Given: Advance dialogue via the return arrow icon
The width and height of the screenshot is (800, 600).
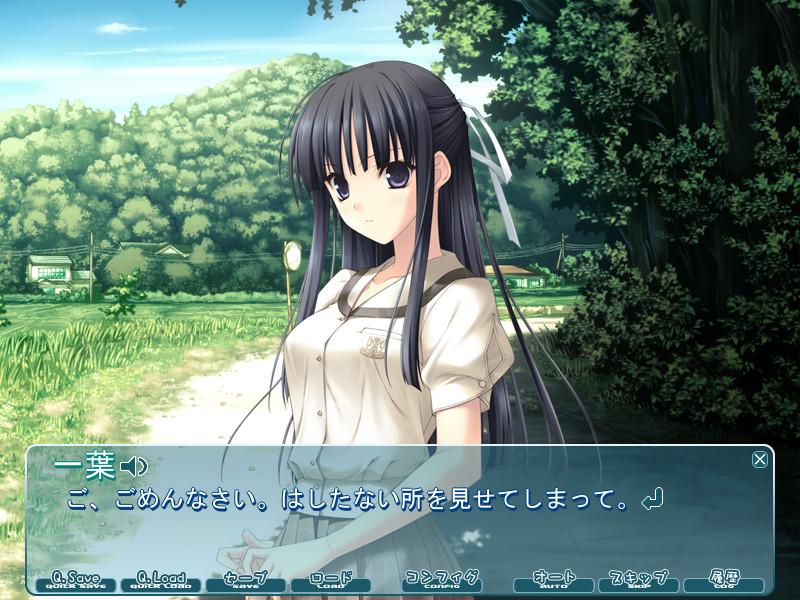Looking at the screenshot, I should pos(653,498).
